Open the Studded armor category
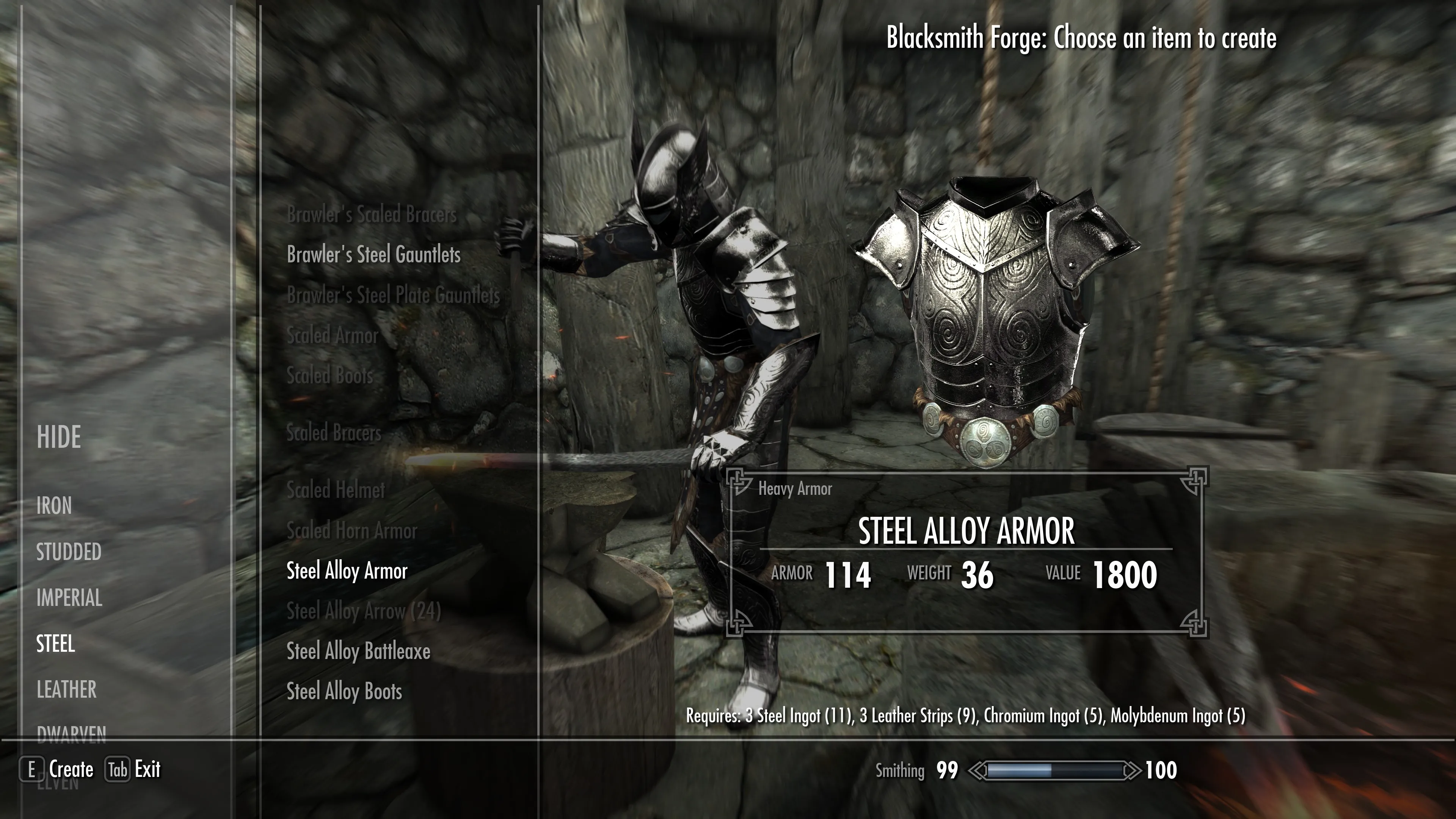1456x819 pixels. [69, 552]
